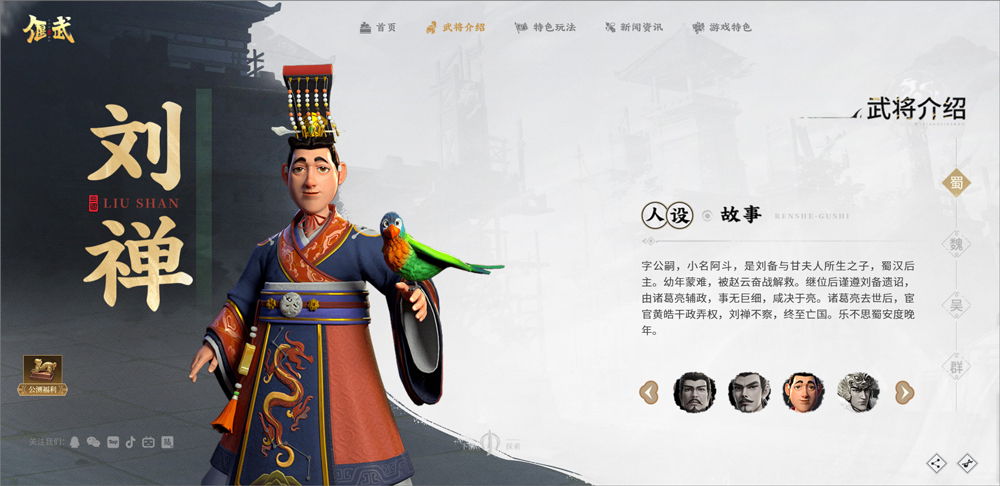Select the 特色玩法 menu entry
This screenshot has width=1000, height=486.
tap(546, 27)
